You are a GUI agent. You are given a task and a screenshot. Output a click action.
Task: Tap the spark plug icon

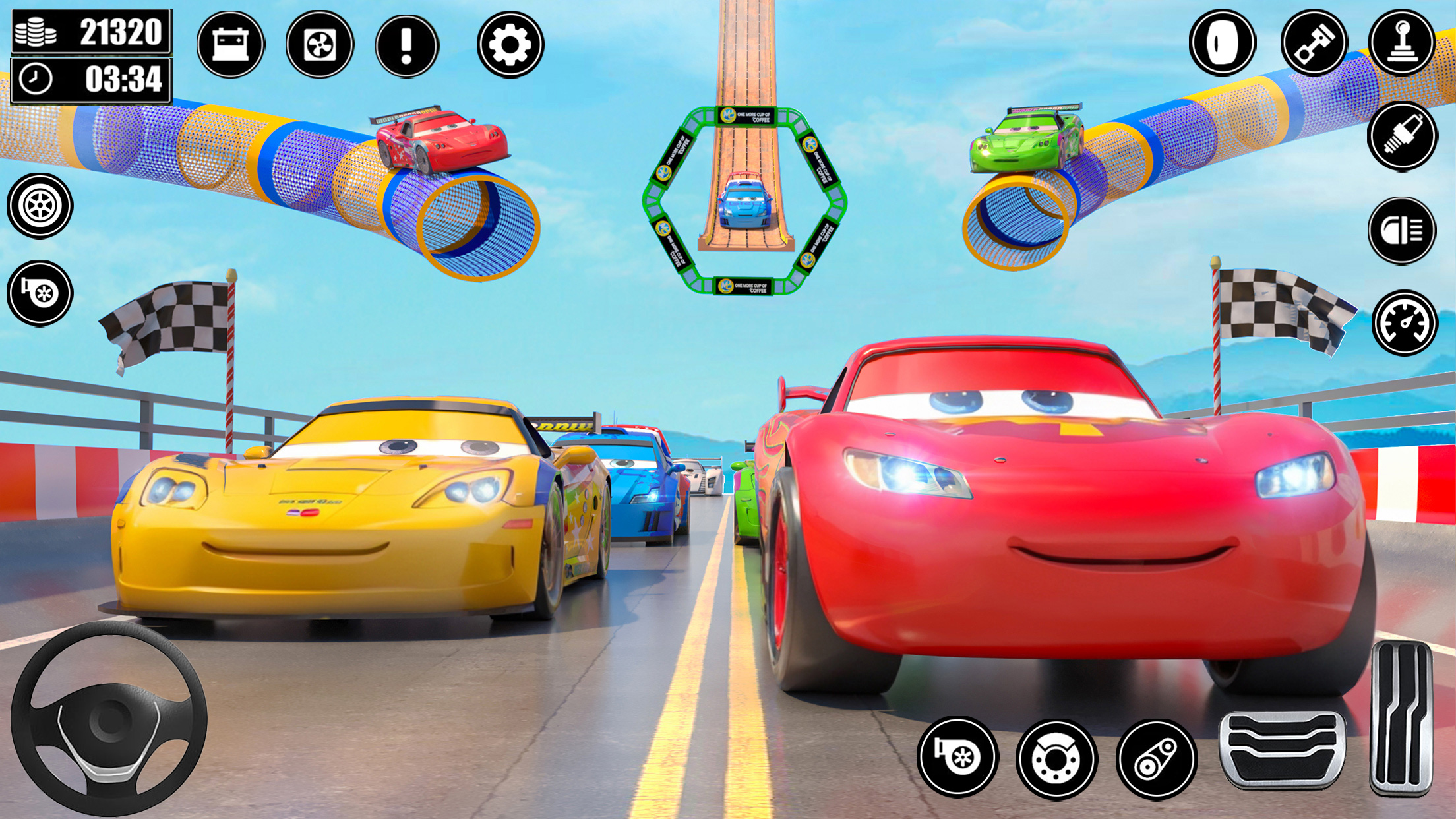(x=1402, y=136)
